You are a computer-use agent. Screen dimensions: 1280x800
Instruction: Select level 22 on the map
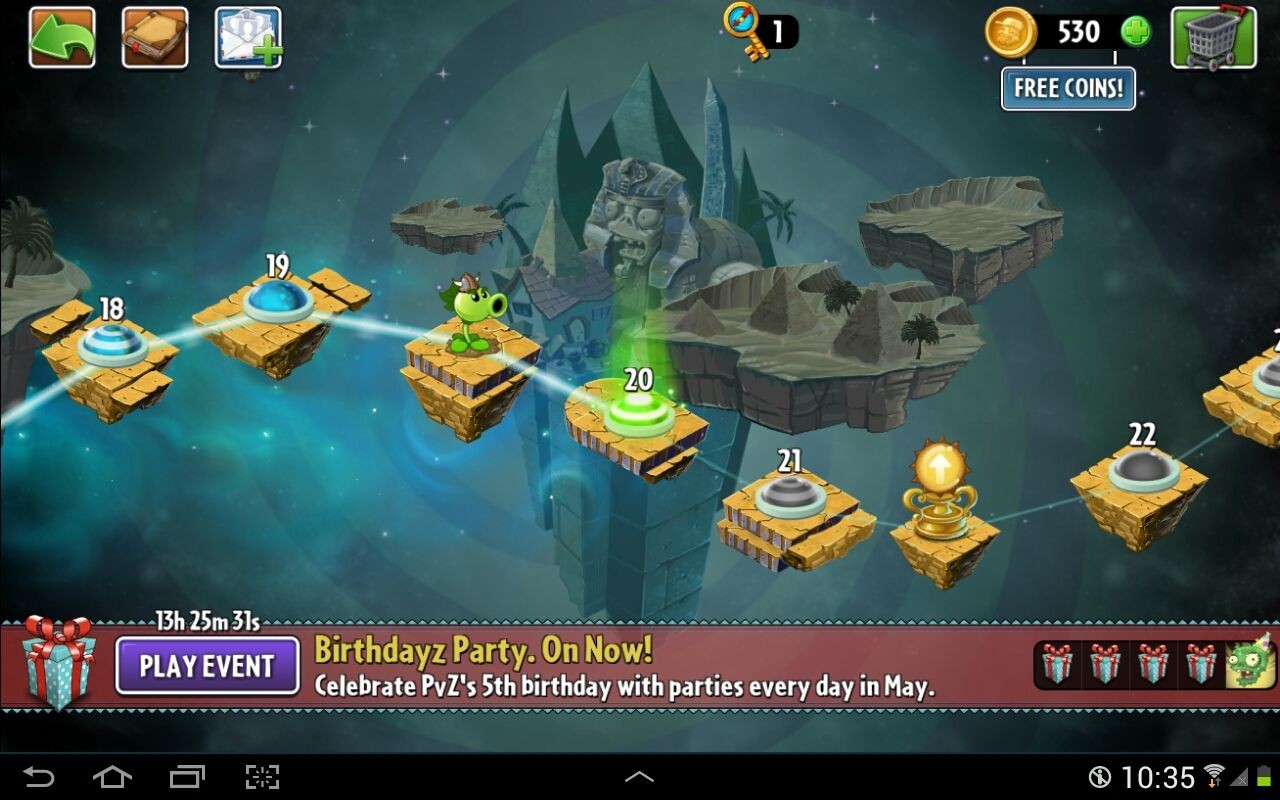1143,469
